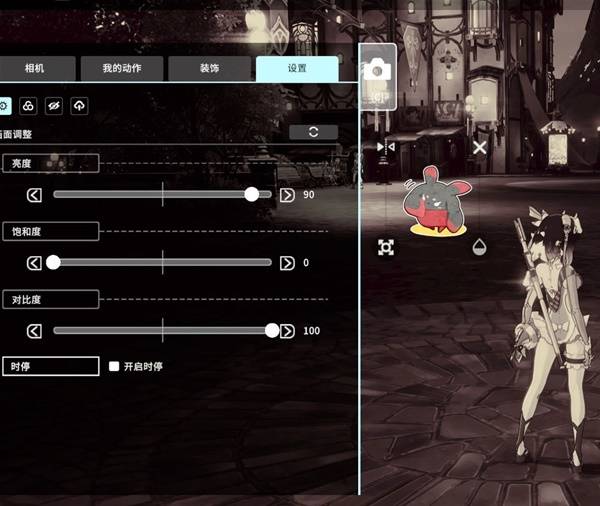
Task: Click the 亮度 slider track
Action: pyautogui.click(x=162, y=195)
